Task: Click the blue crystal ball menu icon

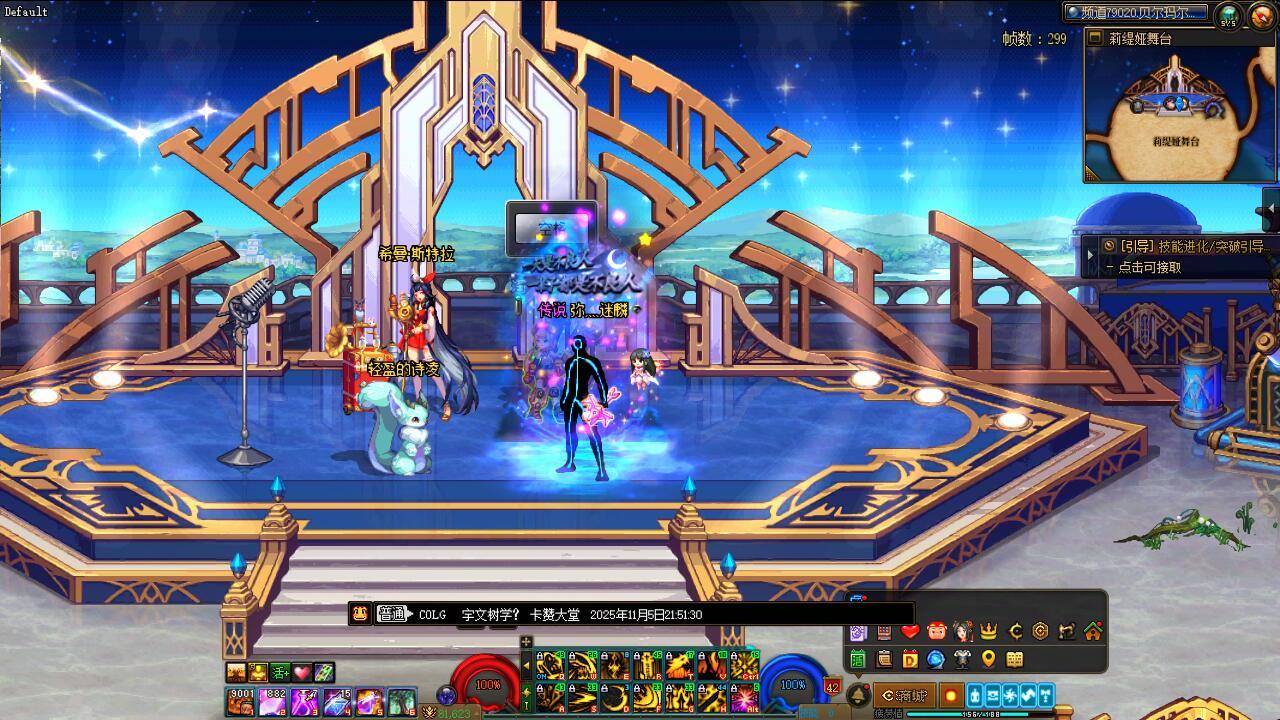Action: (x=936, y=659)
